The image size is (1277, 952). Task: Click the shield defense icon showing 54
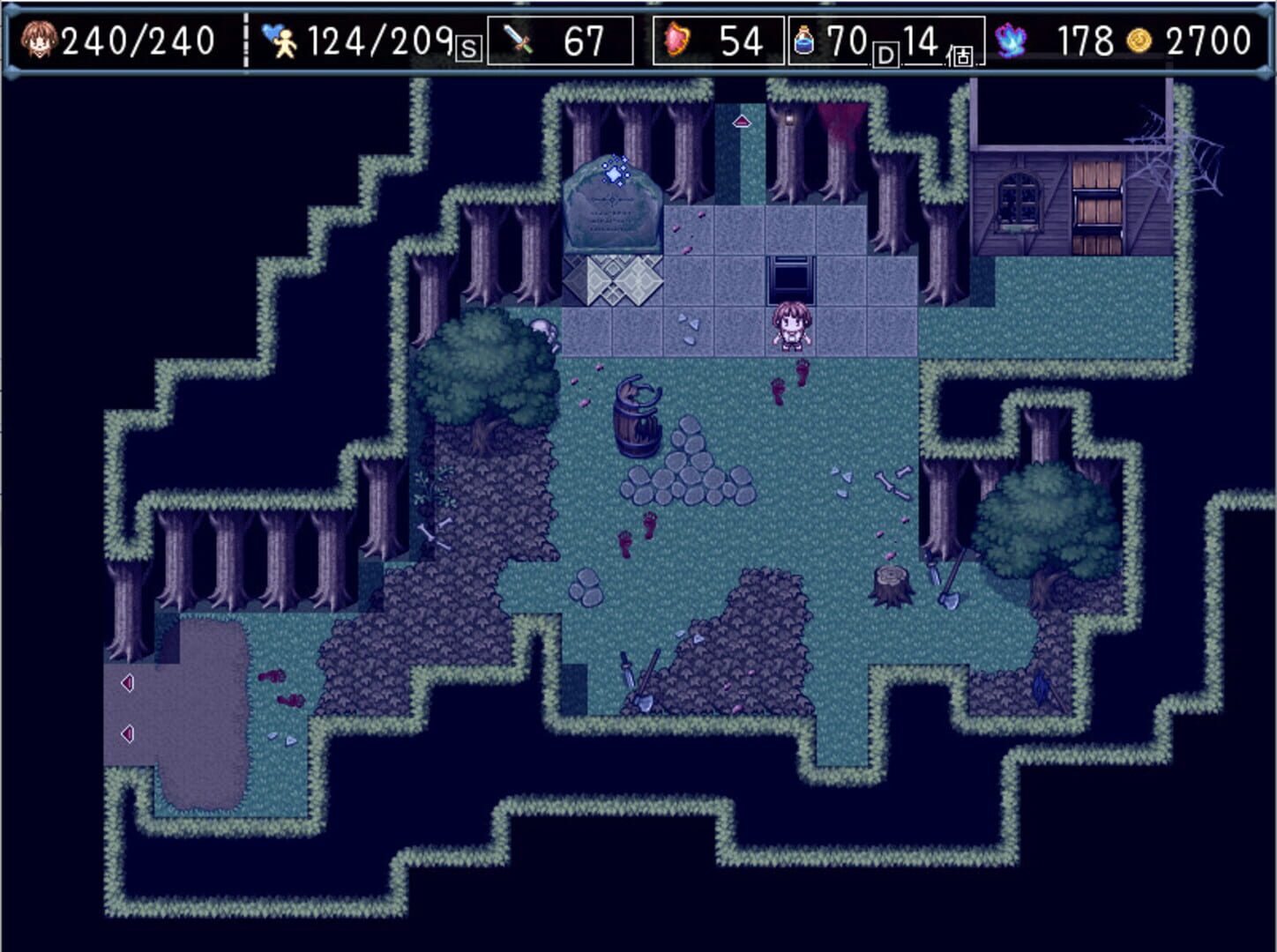676,38
